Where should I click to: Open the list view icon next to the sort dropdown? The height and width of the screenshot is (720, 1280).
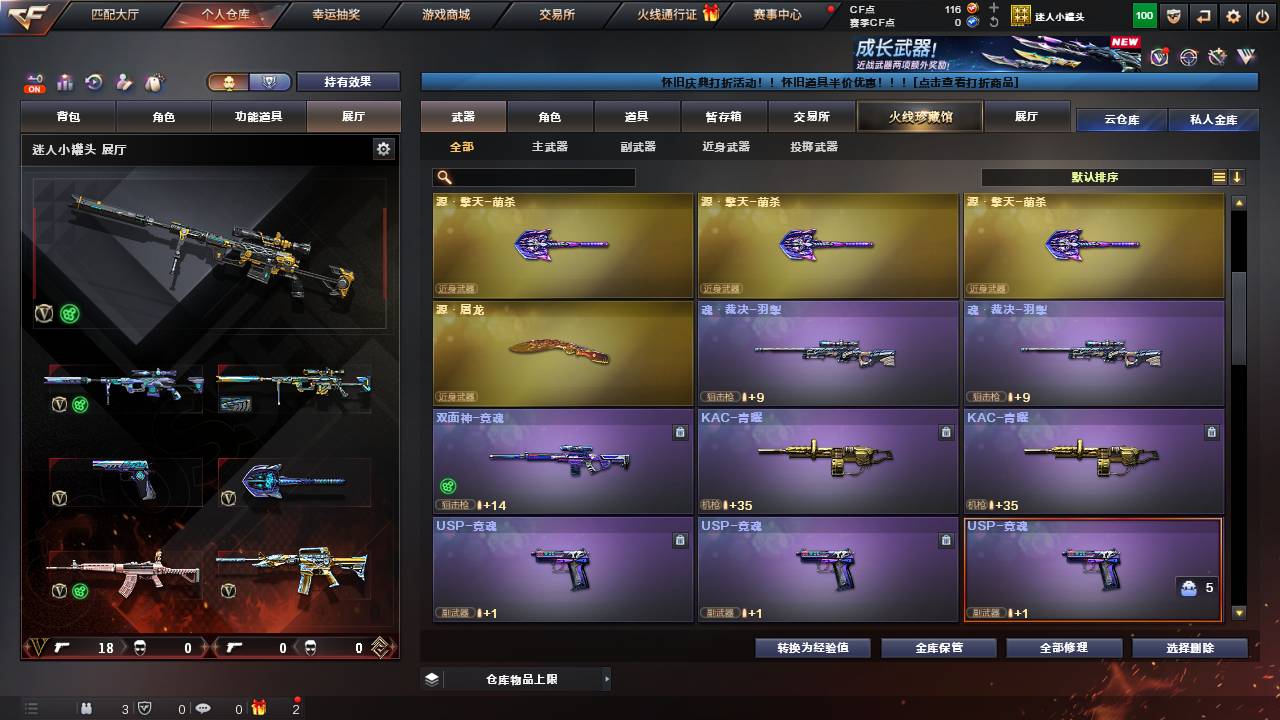coord(1221,177)
